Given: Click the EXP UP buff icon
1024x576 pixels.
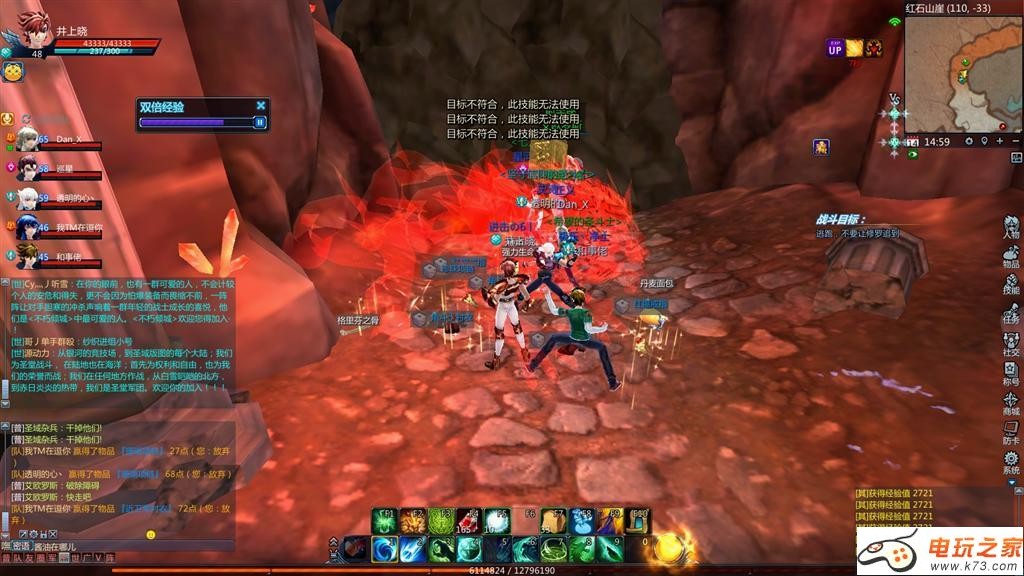Looking at the screenshot, I should [834, 47].
